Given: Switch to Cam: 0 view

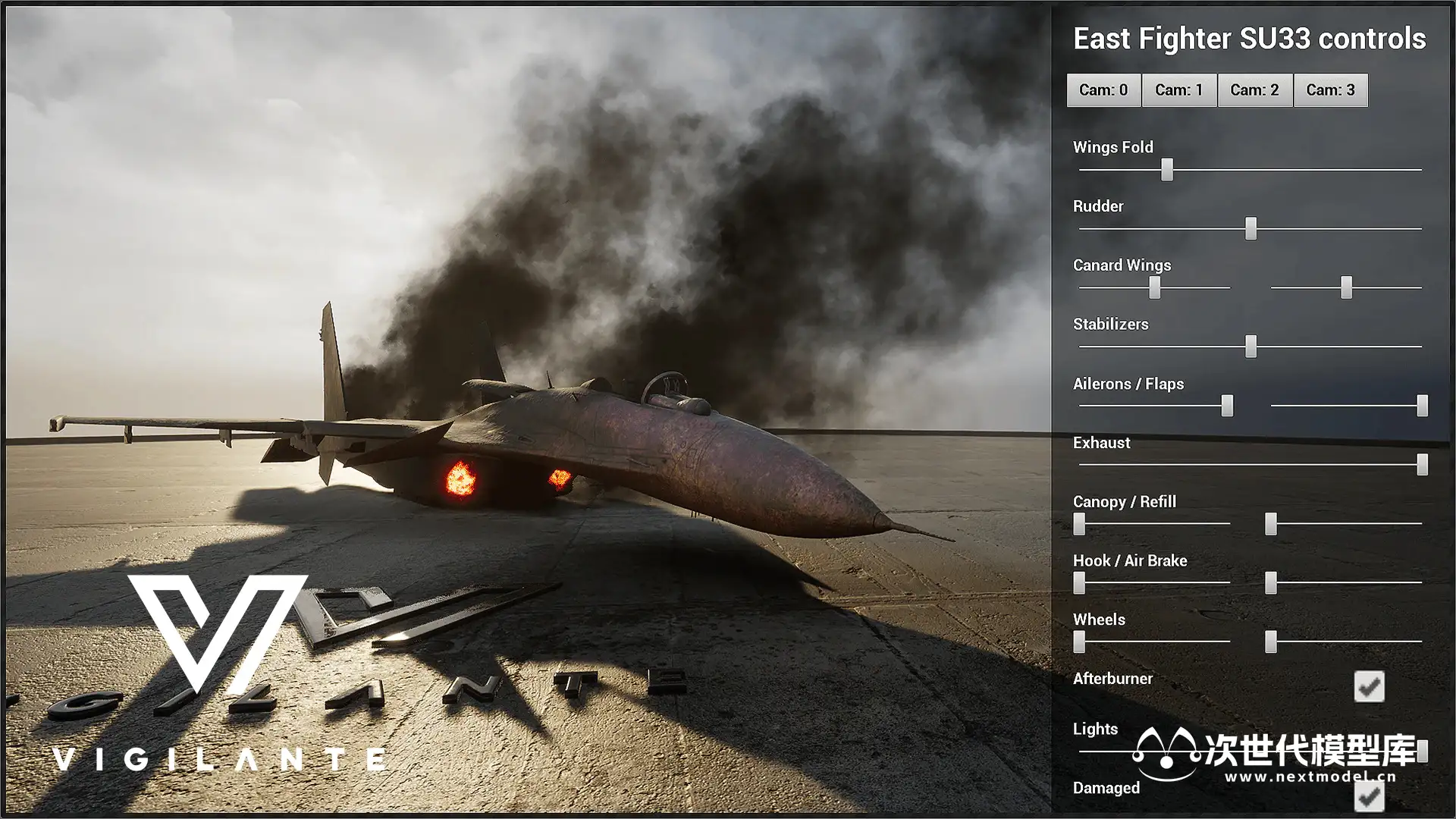Looking at the screenshot, I should [1103, 90].
